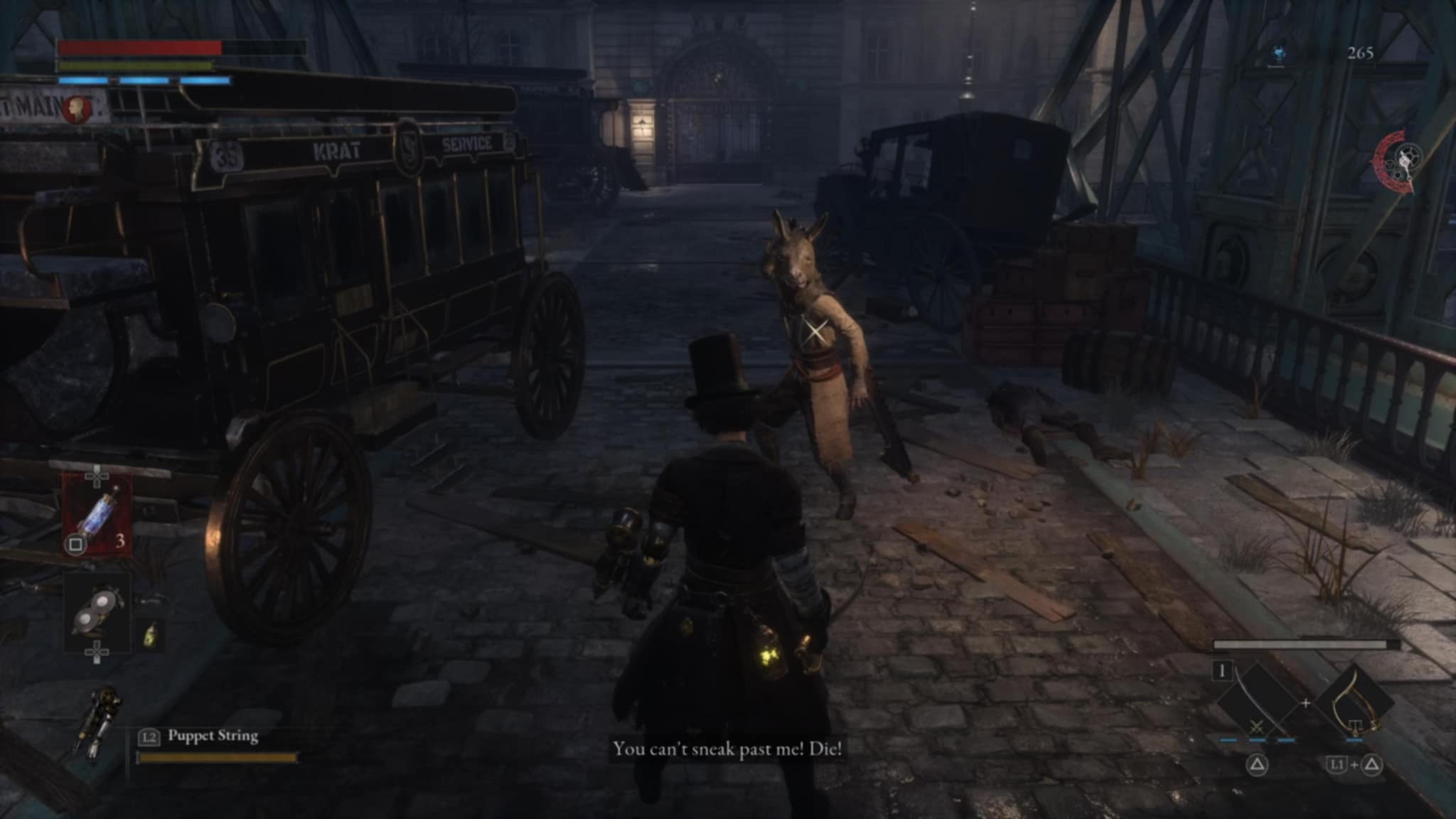Pick the small yellow bottle beside the belt
The width and height of the screenshot is (1456, 819).
click(x=150, y=633)
